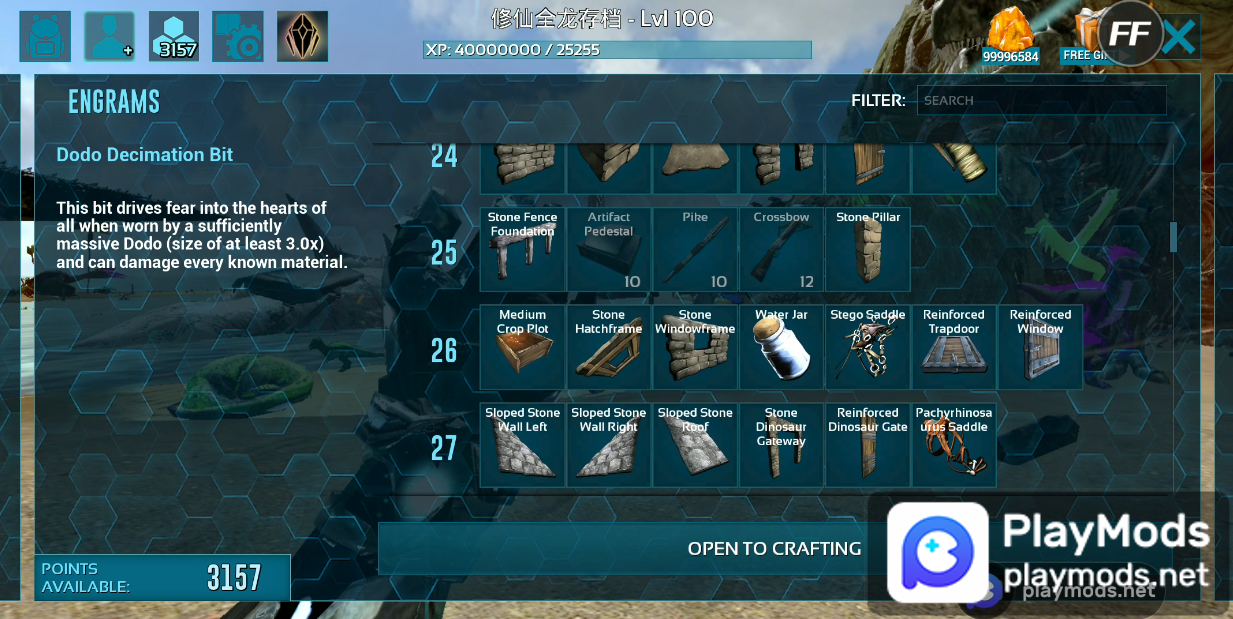Open the character profile icon
1233x619 pixels.
109,37
